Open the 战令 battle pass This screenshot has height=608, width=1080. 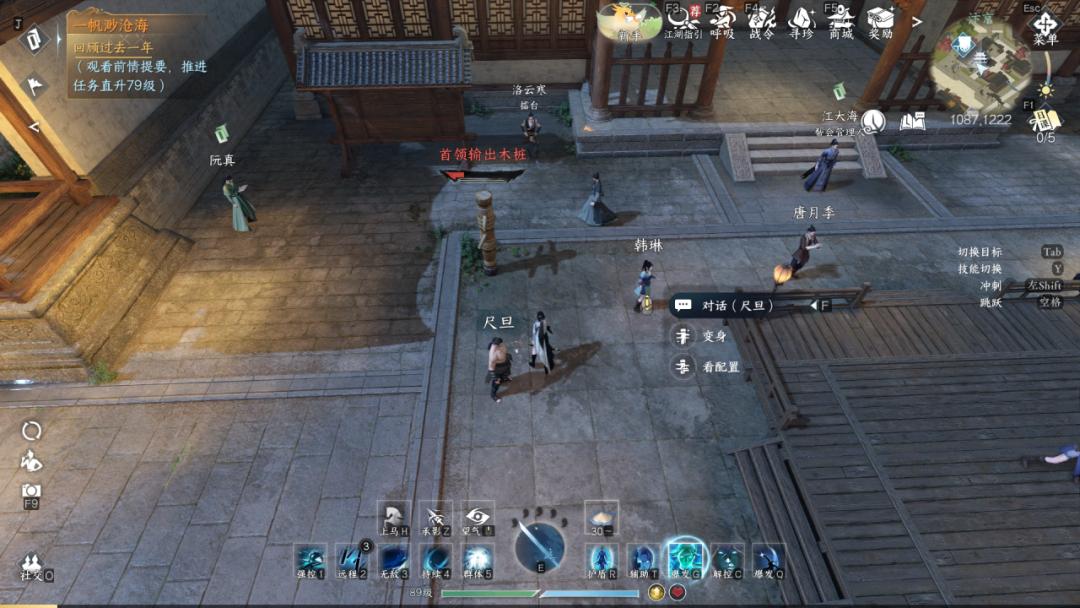coord(761,20)
